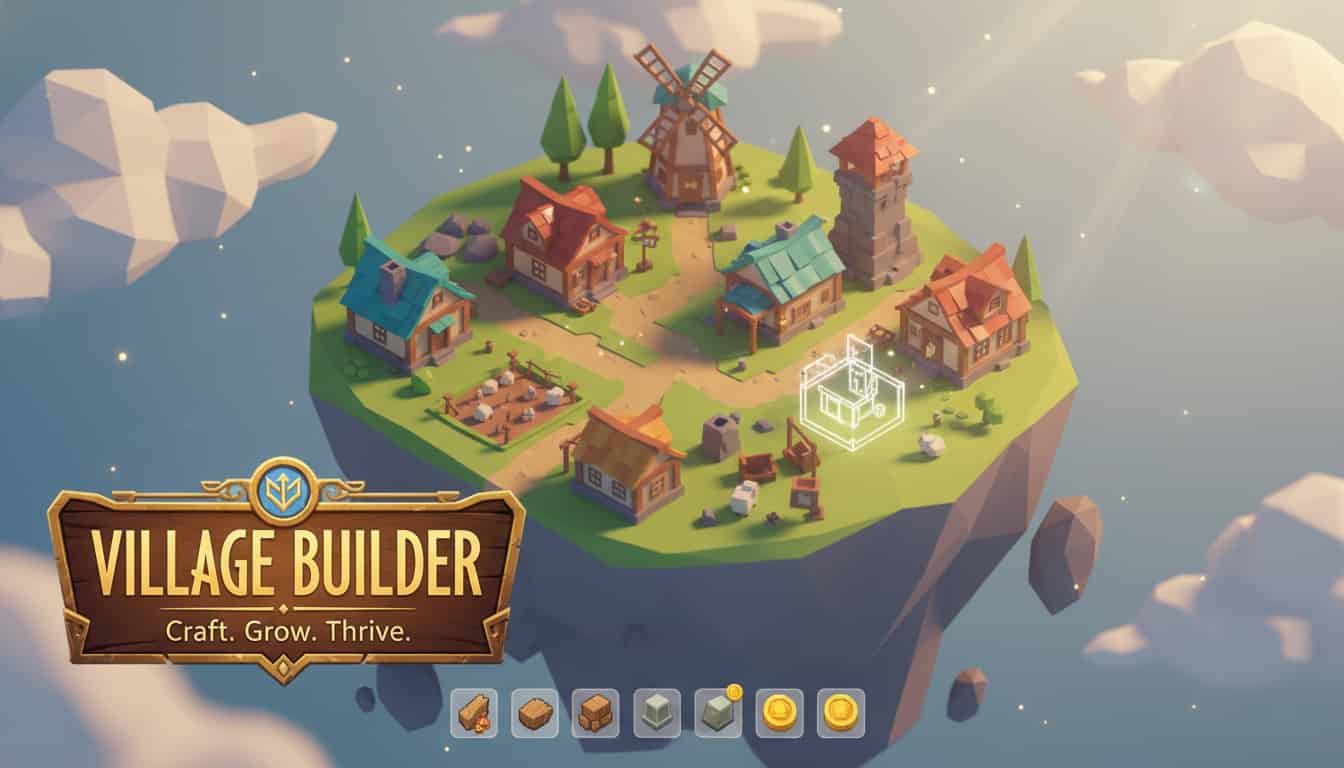1344x768 pixels.
Task: Click the rightmost gold coin icon
Action: coord(840,713)
